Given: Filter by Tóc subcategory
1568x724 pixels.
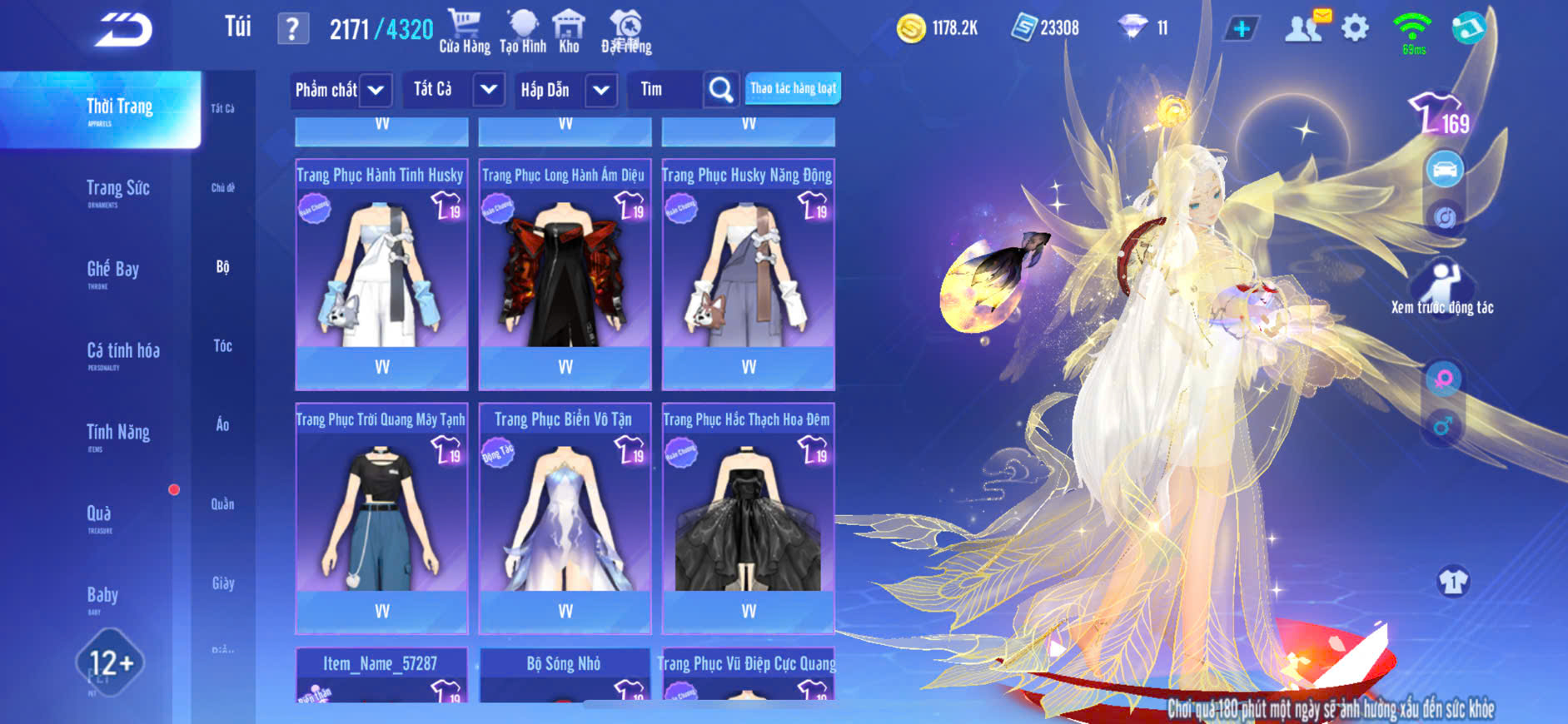Looking at the screenshot, I should (222, 346).
